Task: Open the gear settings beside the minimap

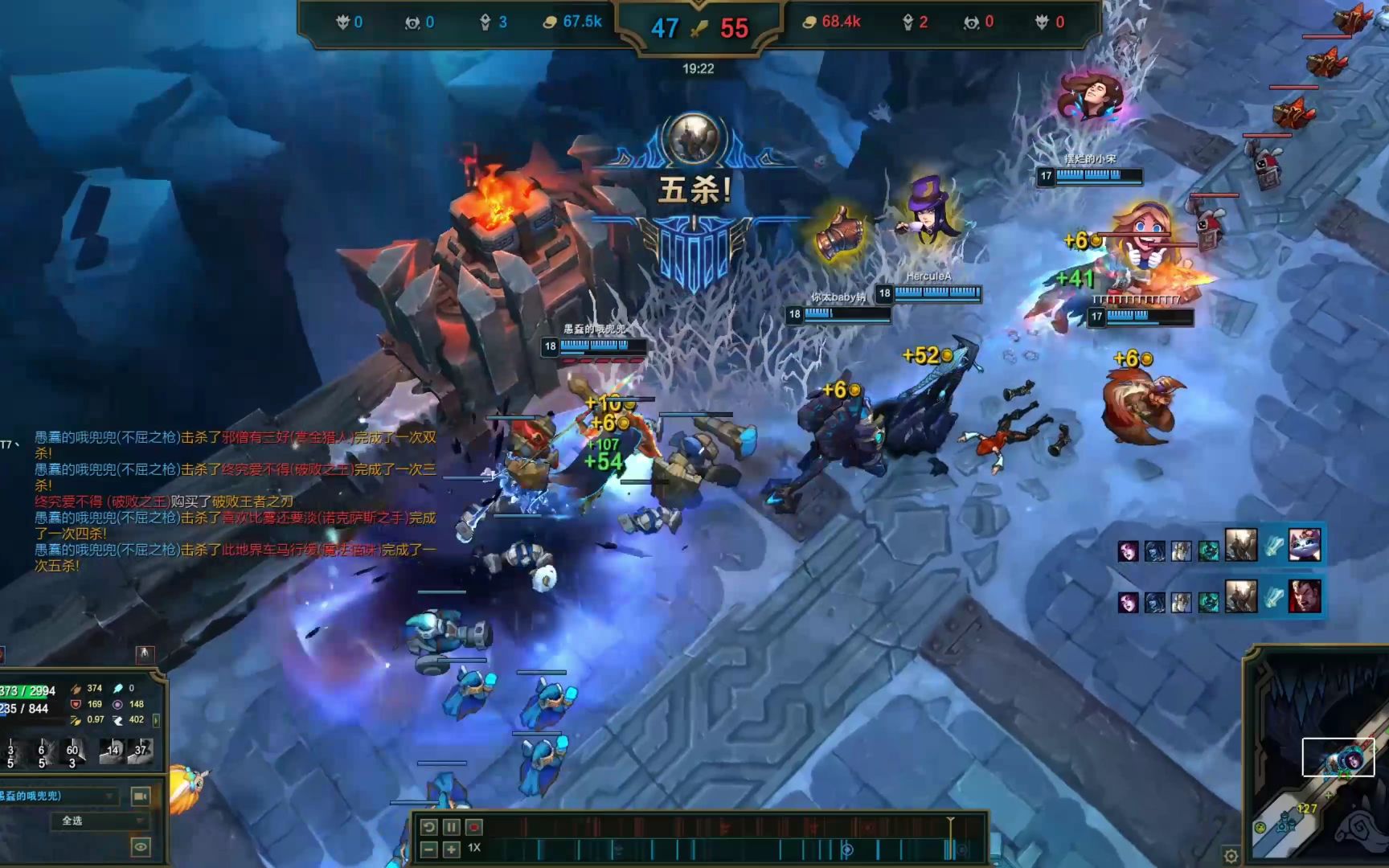Action: (1231, 855)
